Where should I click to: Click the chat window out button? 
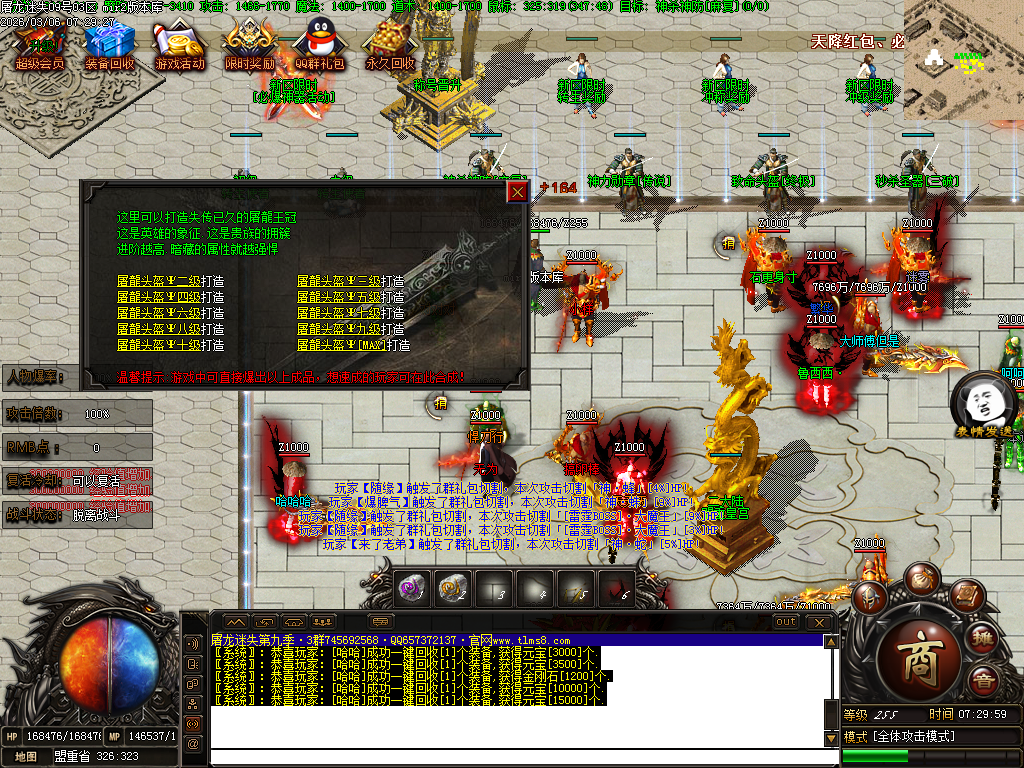tap(786, 622)
